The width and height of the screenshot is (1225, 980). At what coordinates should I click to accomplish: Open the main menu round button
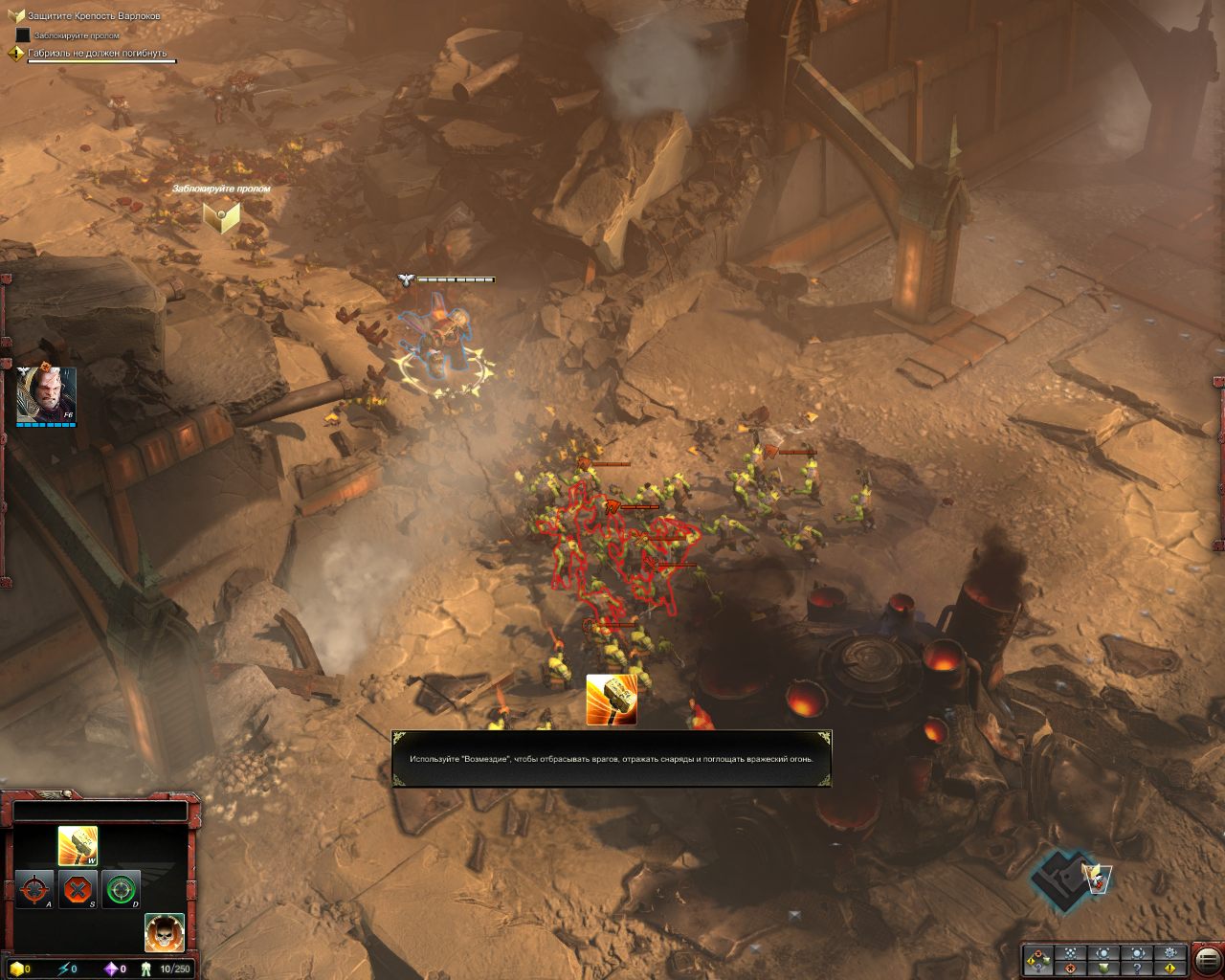tap(1208, 961)
